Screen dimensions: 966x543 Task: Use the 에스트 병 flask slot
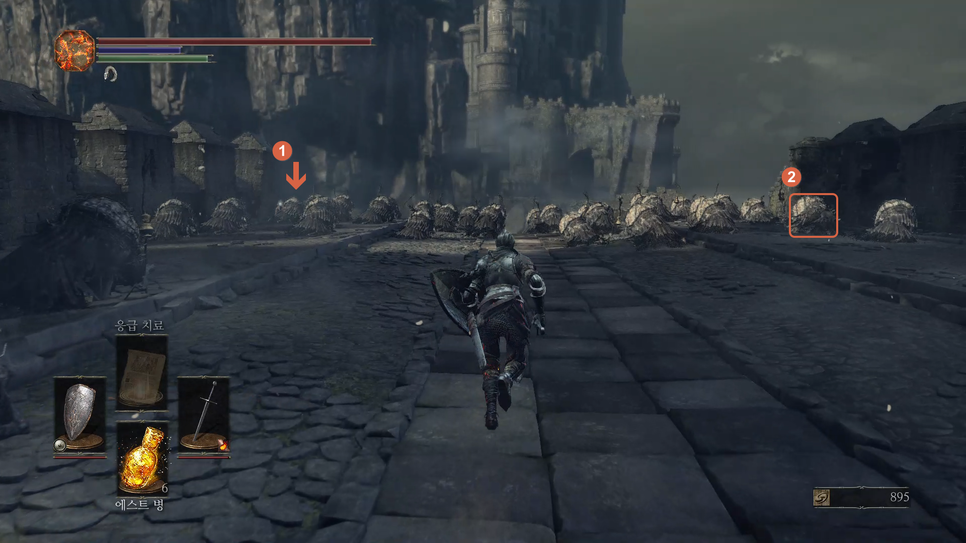[x=141, y=458]
